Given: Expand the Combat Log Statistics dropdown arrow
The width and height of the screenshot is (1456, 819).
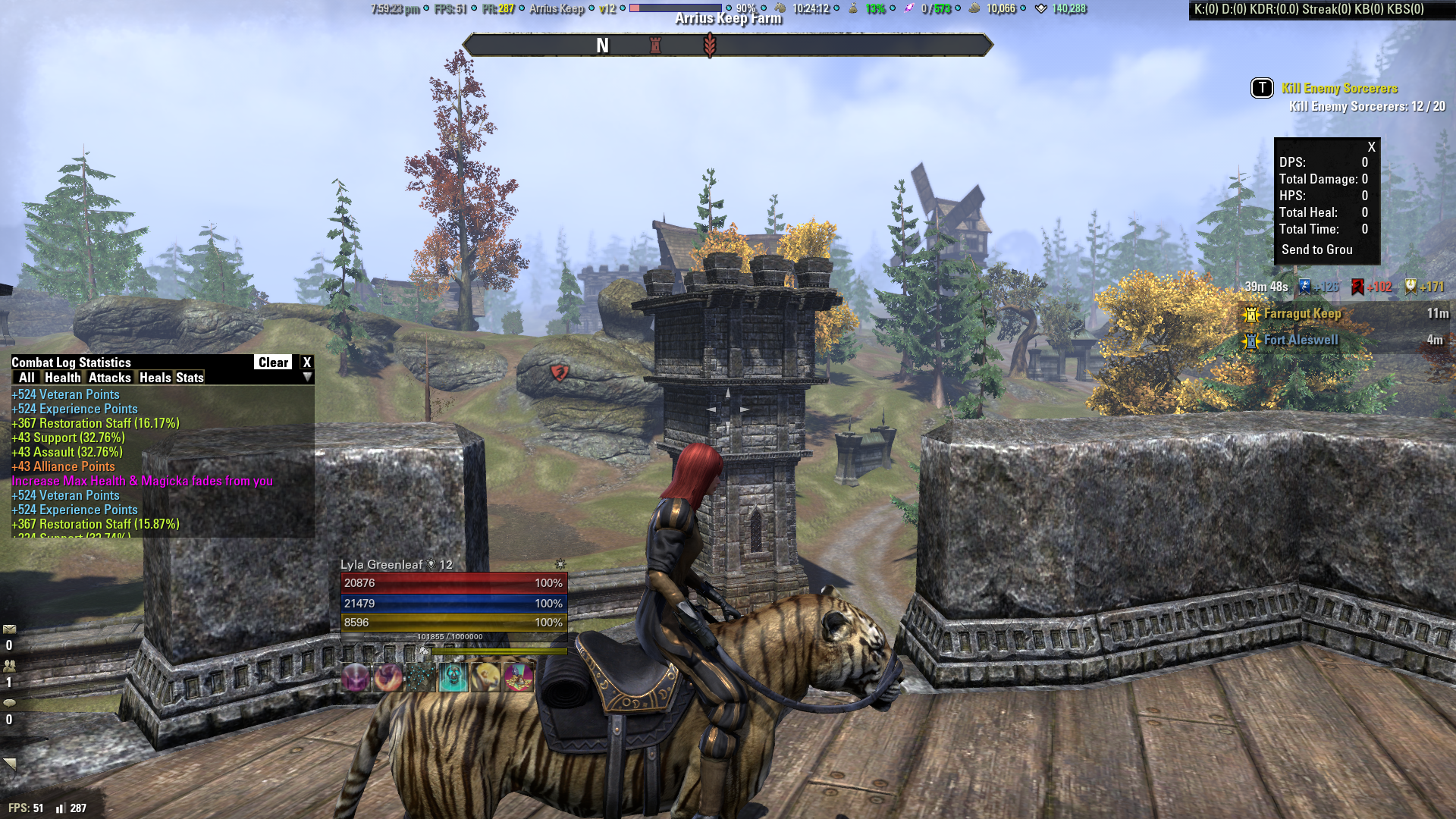Looking at the screenshot, I should pos(307,378).
